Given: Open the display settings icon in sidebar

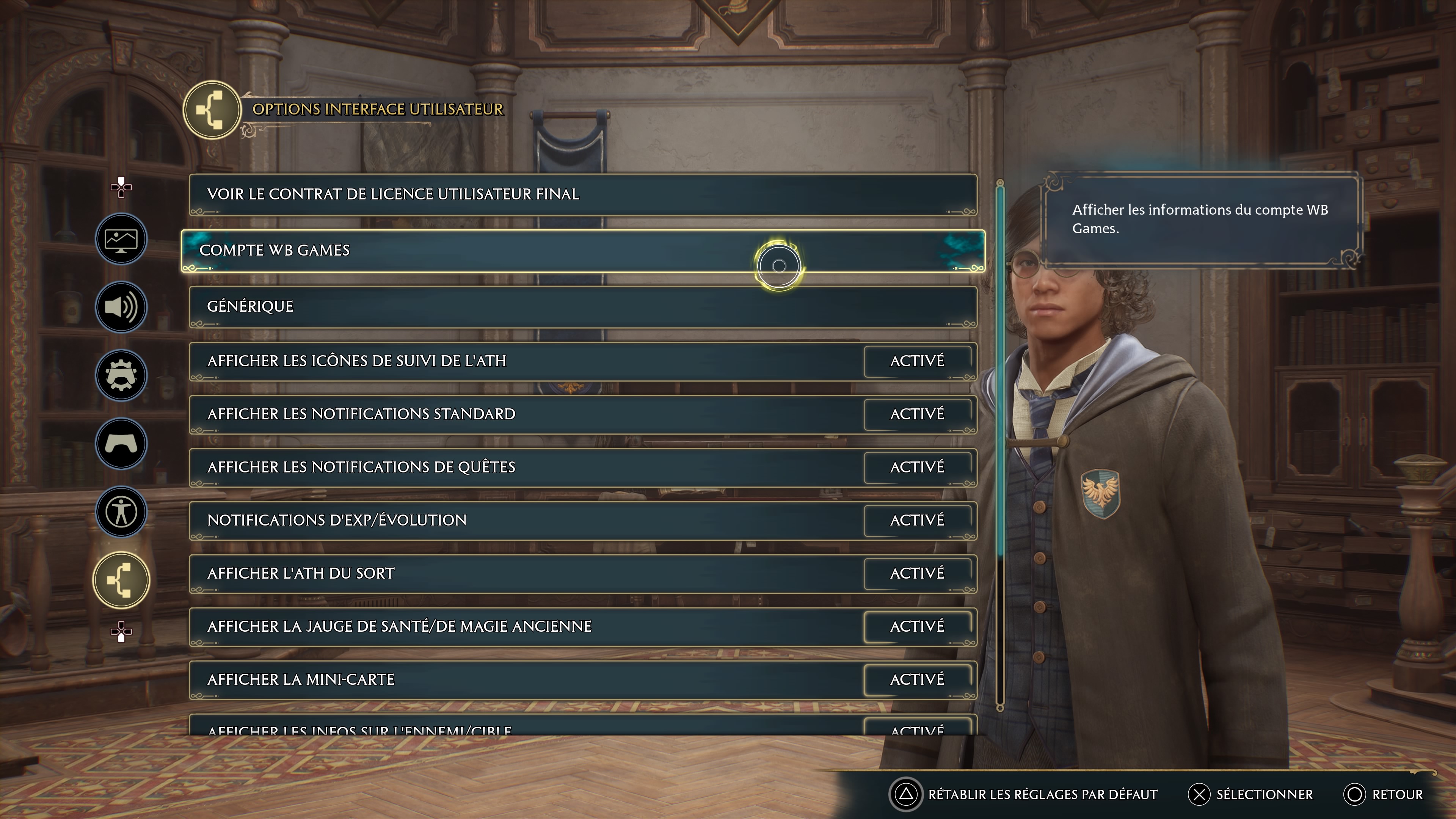Looking at the screenshot, I should click(121, 239).
